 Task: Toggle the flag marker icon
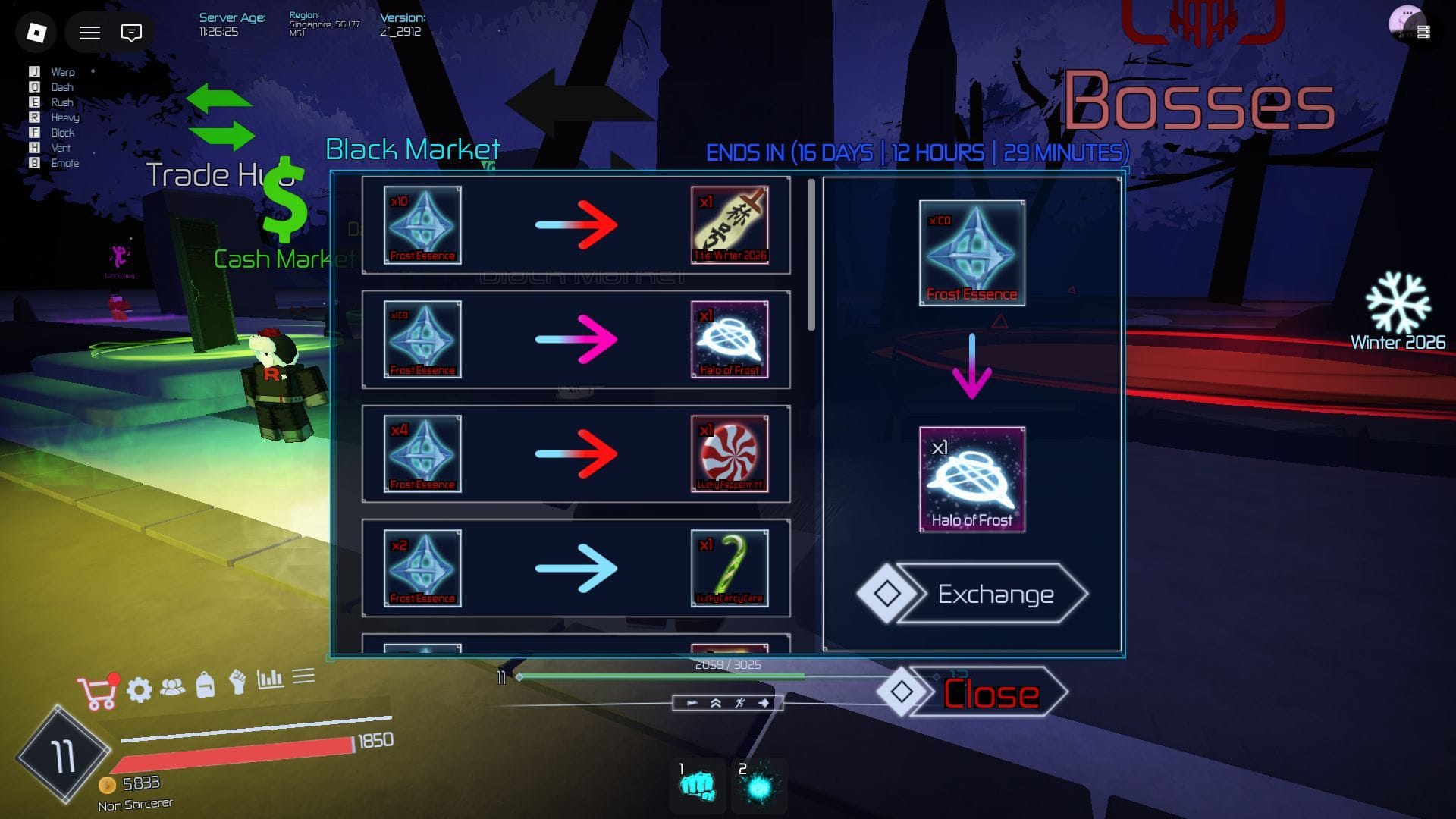[692, 703]
